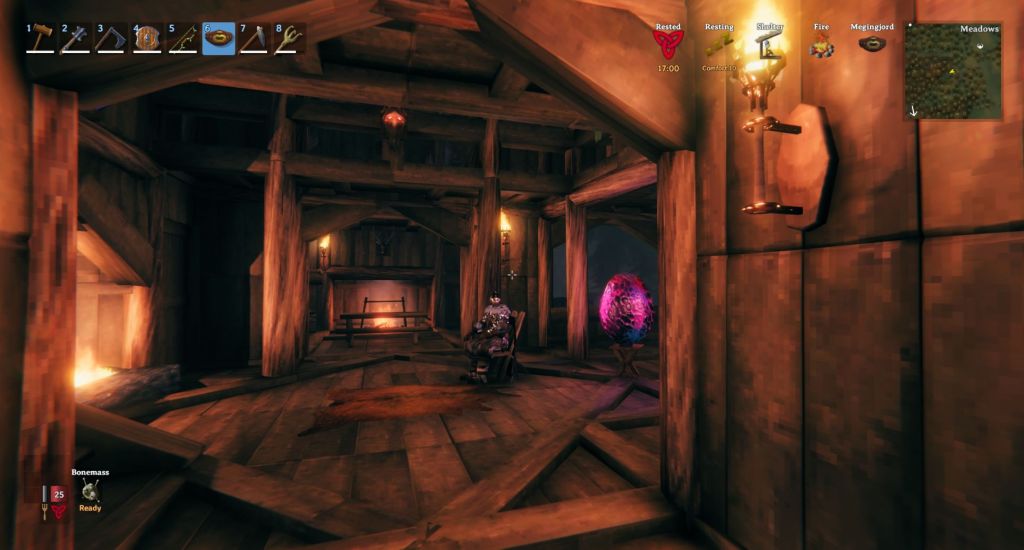Equip the mace from hotbar slot 2

[78, 39]
